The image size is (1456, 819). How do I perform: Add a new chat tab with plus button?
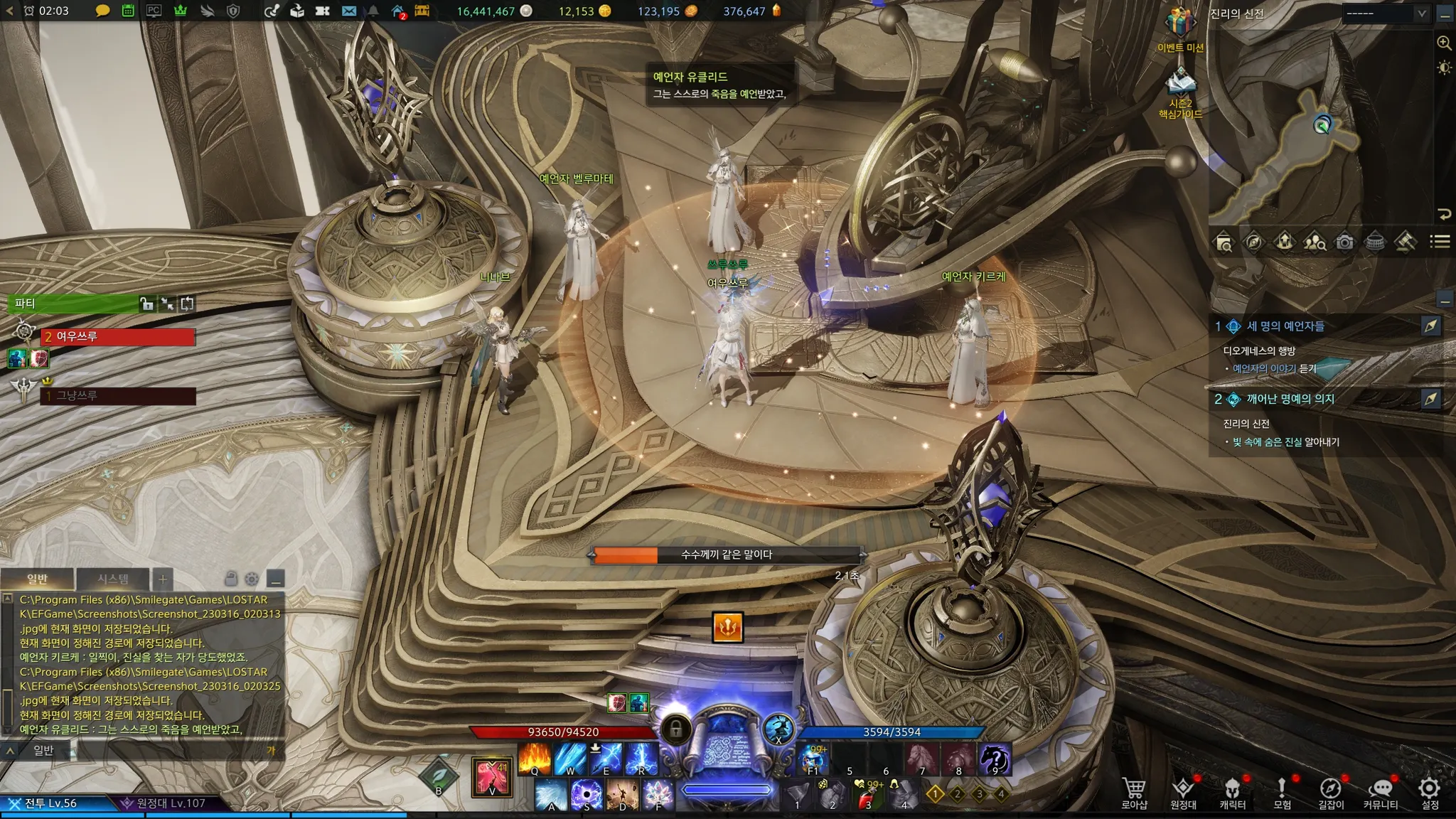[x=163, y=579]
